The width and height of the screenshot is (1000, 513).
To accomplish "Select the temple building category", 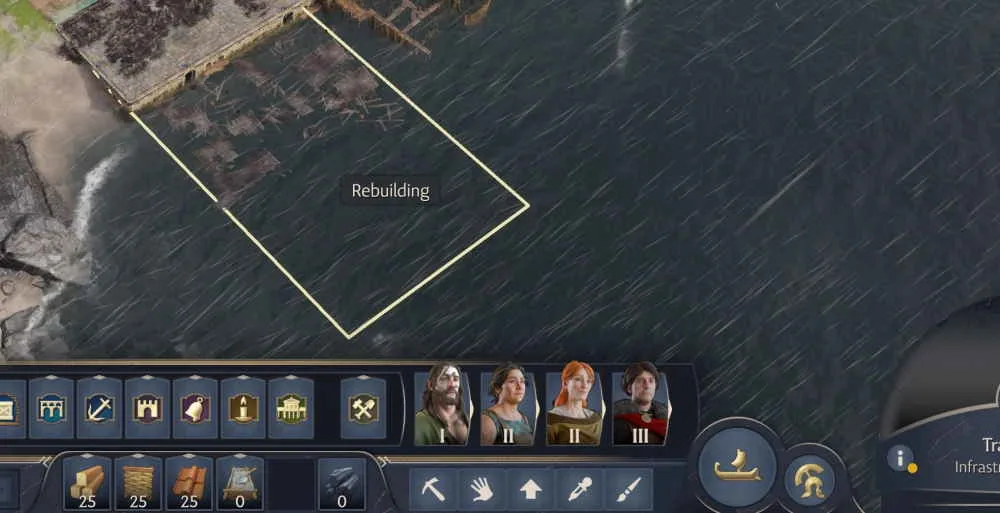I will coord(291,408).
